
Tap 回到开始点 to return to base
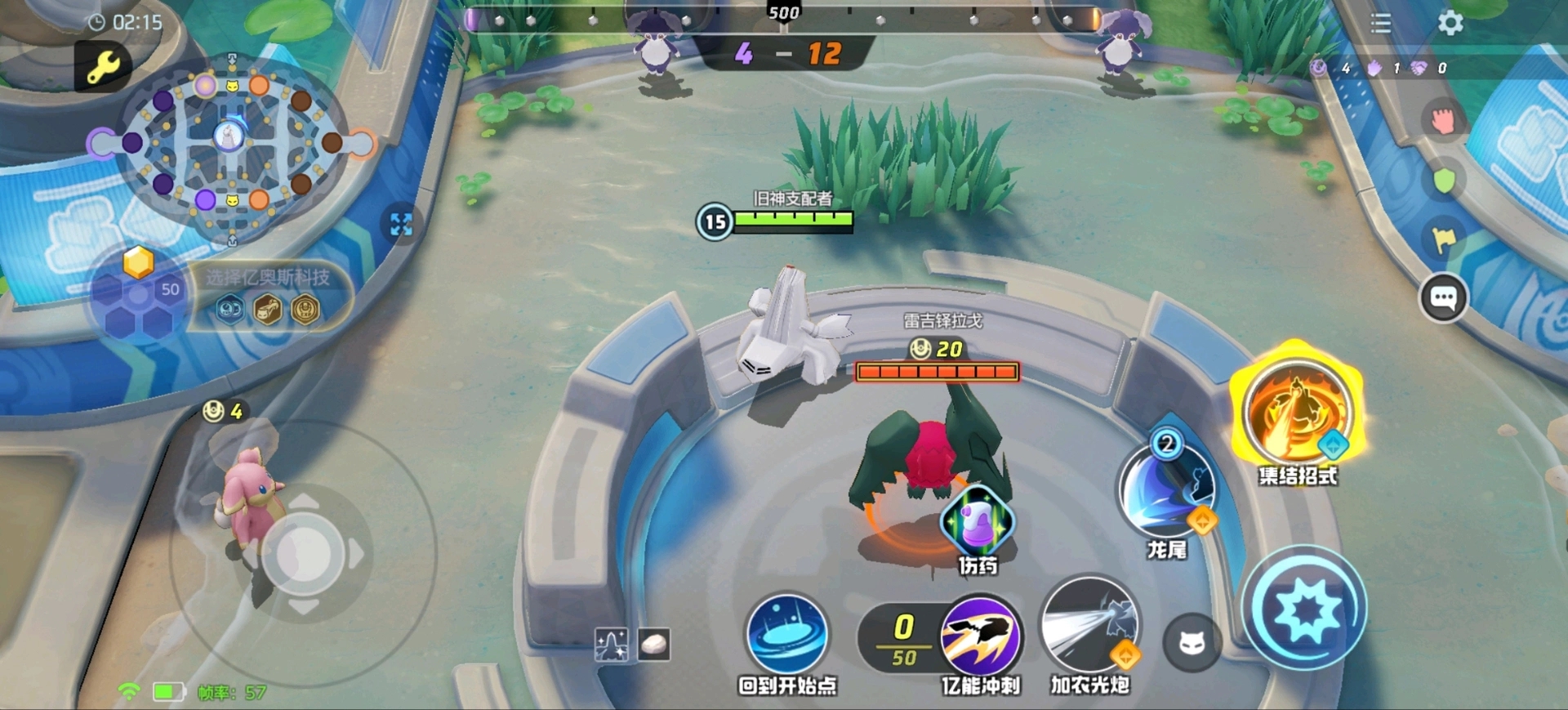click(787, 635)
